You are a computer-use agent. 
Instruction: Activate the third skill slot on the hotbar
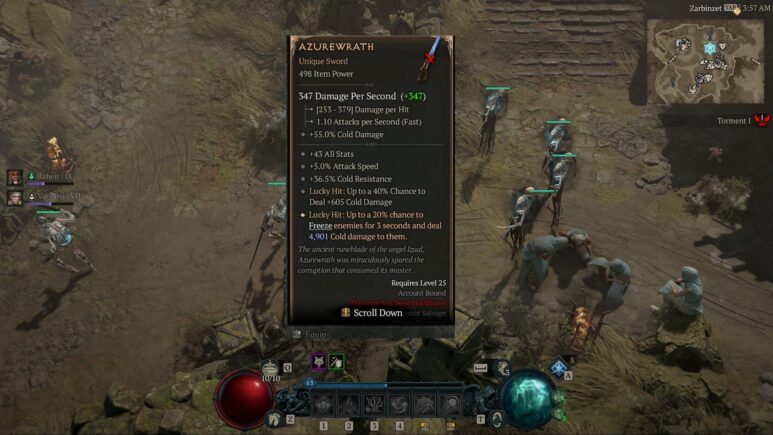coord(373,404)
